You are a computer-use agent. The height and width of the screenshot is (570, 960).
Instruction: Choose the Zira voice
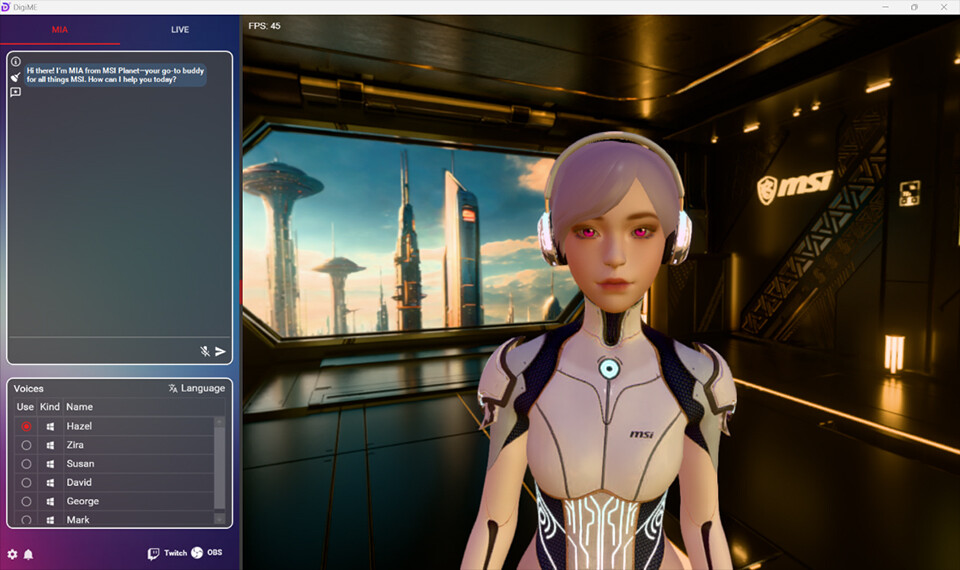(x=26, y=445)
